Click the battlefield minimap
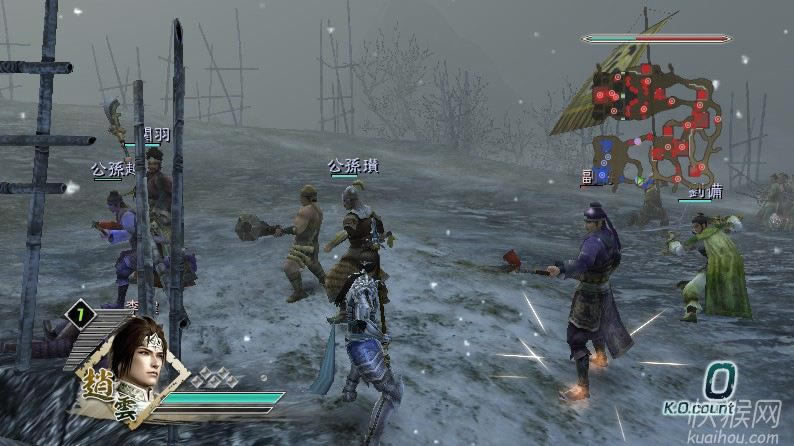 tap(655, 125)
